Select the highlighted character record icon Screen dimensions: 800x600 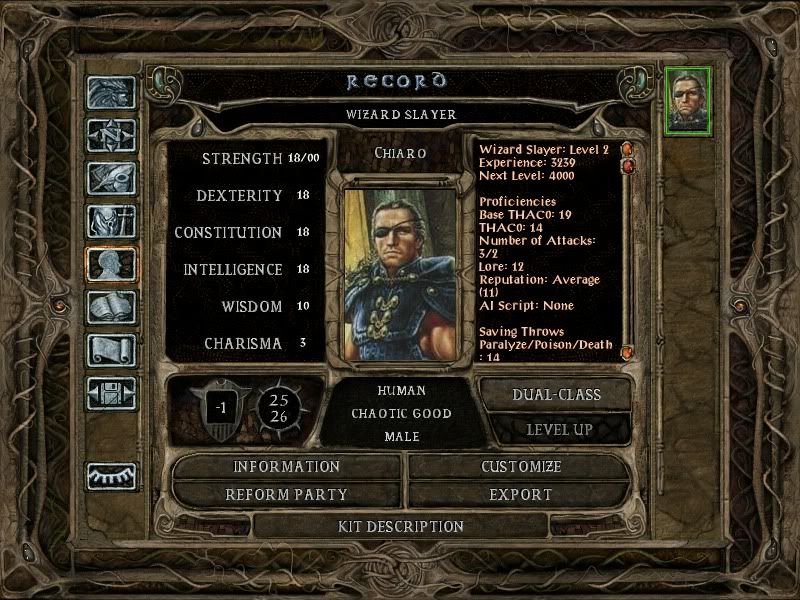(111, 264)
